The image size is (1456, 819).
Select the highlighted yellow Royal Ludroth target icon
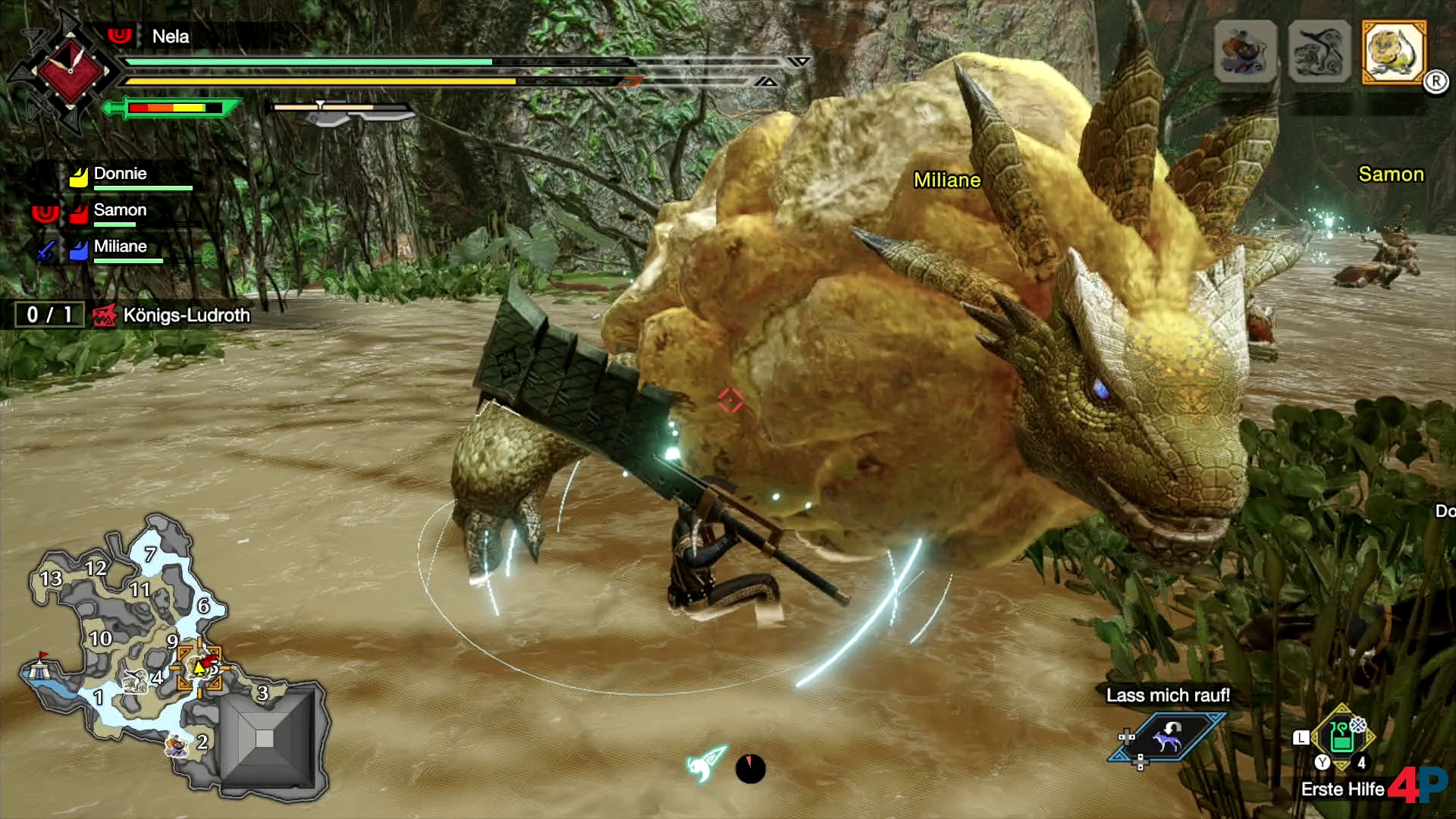coord(1394,52)
